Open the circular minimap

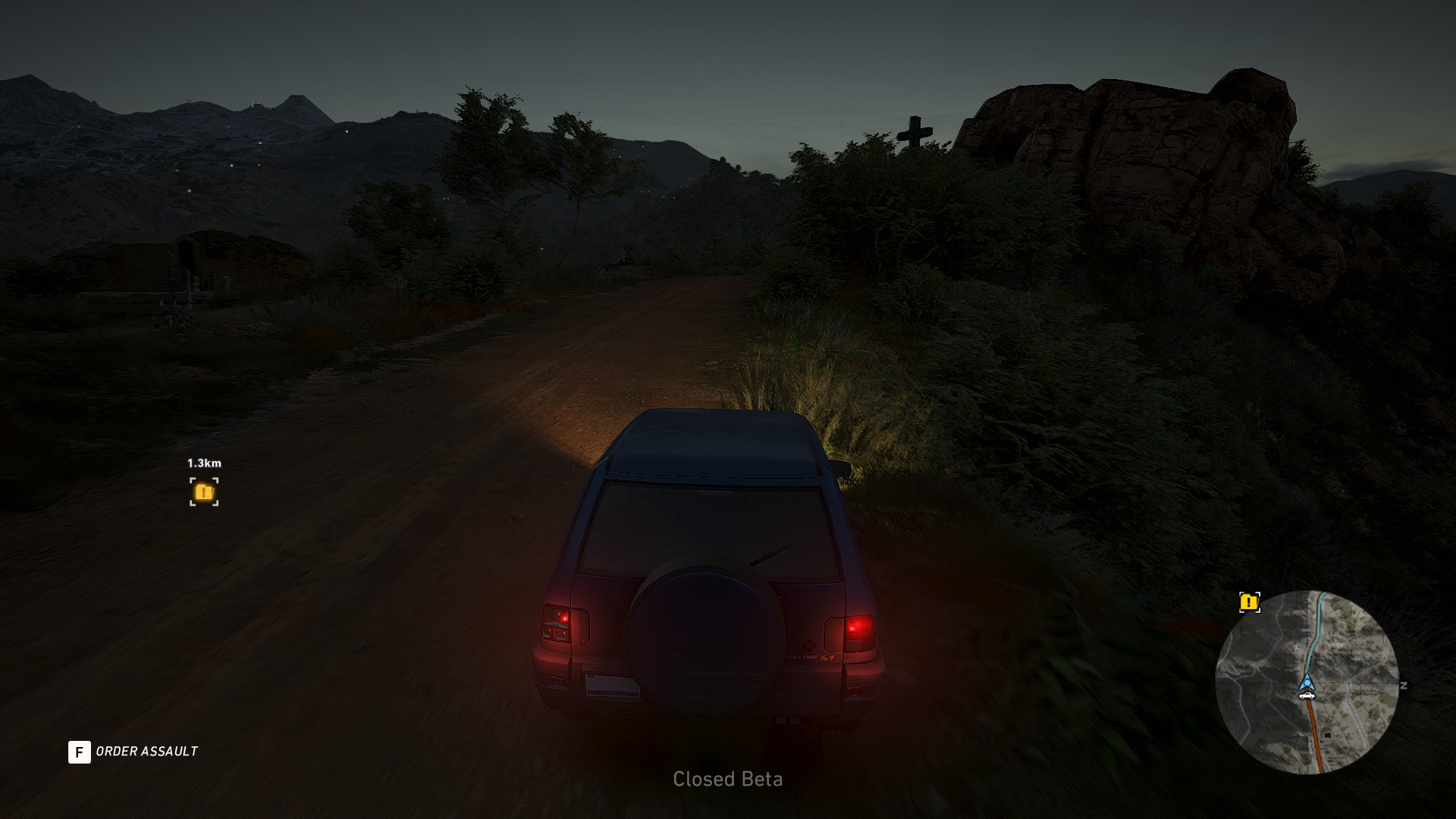(x=1307, y=682)
